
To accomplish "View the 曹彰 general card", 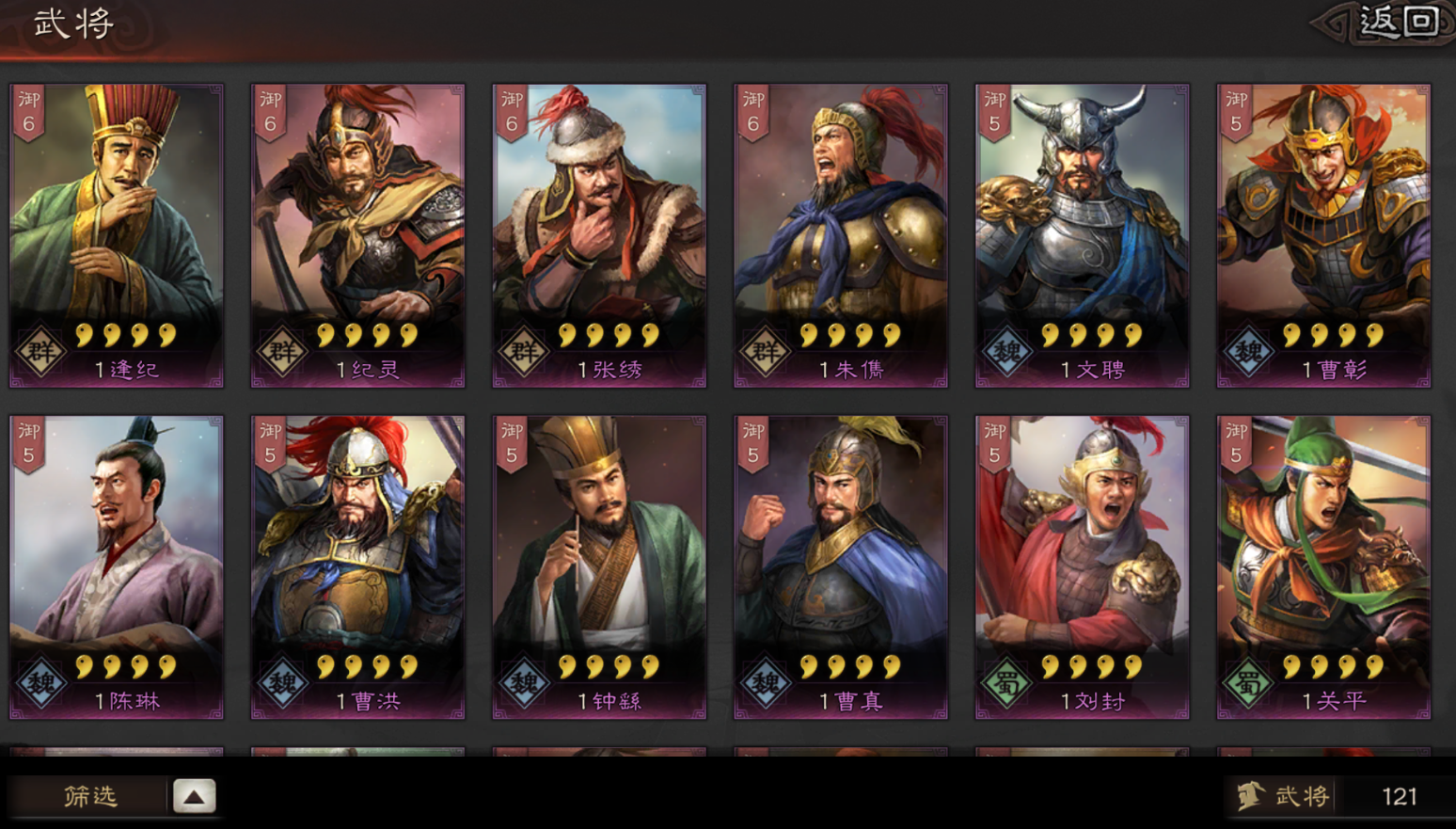I will pos(1323,235).
